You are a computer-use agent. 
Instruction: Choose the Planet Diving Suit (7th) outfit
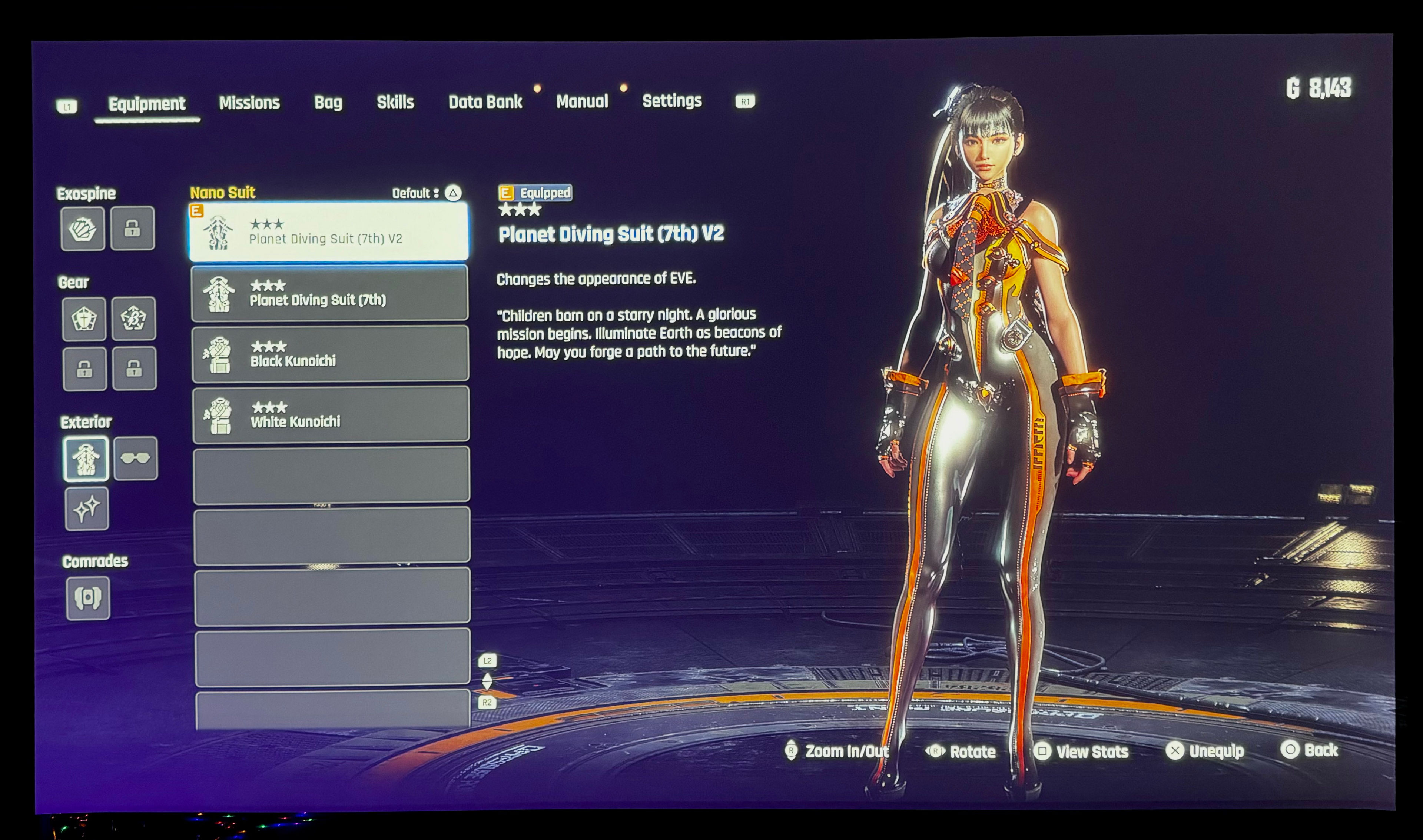click(329, 293)
